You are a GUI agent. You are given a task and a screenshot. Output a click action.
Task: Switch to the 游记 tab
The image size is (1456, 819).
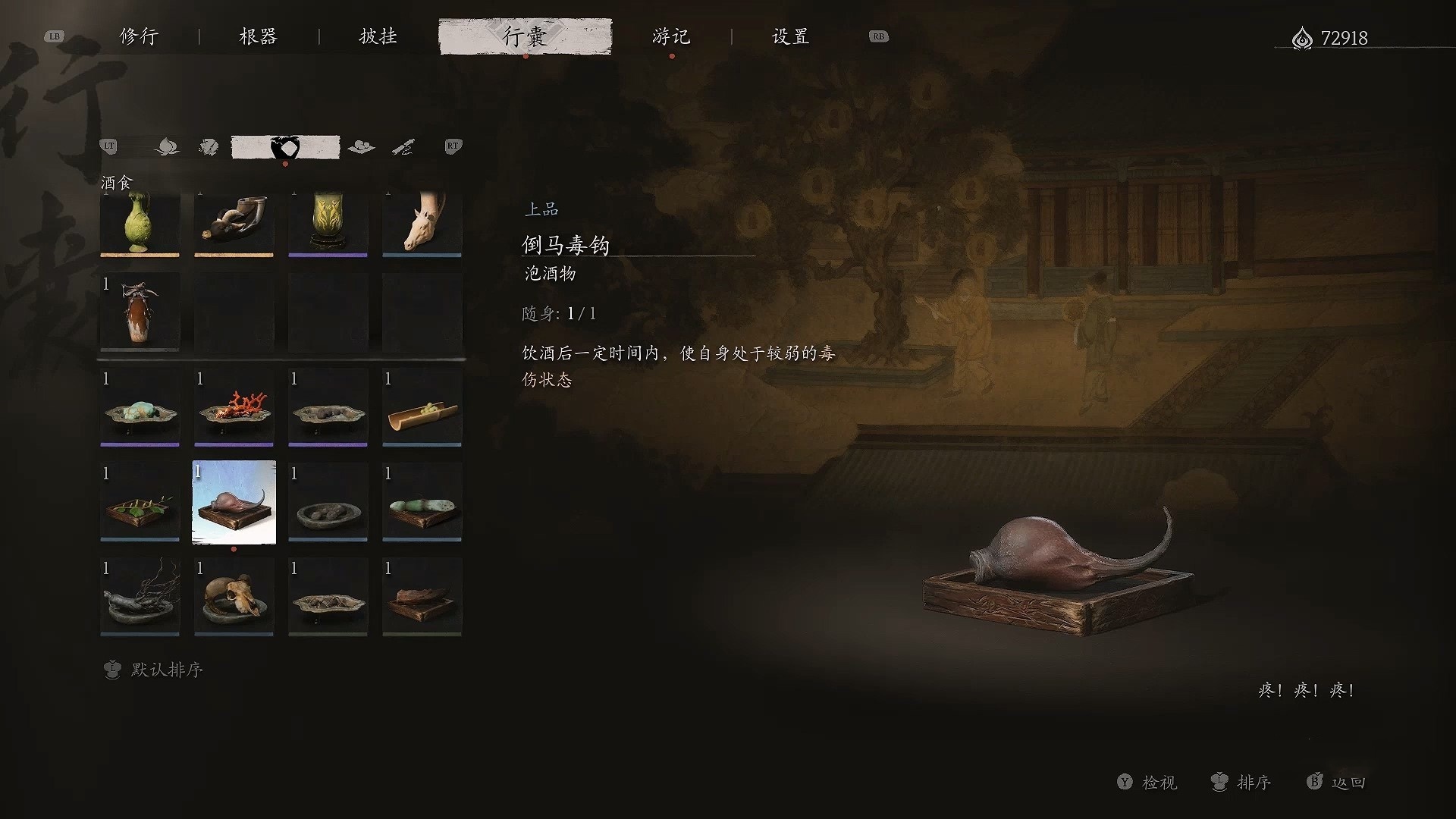[x=670, y=36]
